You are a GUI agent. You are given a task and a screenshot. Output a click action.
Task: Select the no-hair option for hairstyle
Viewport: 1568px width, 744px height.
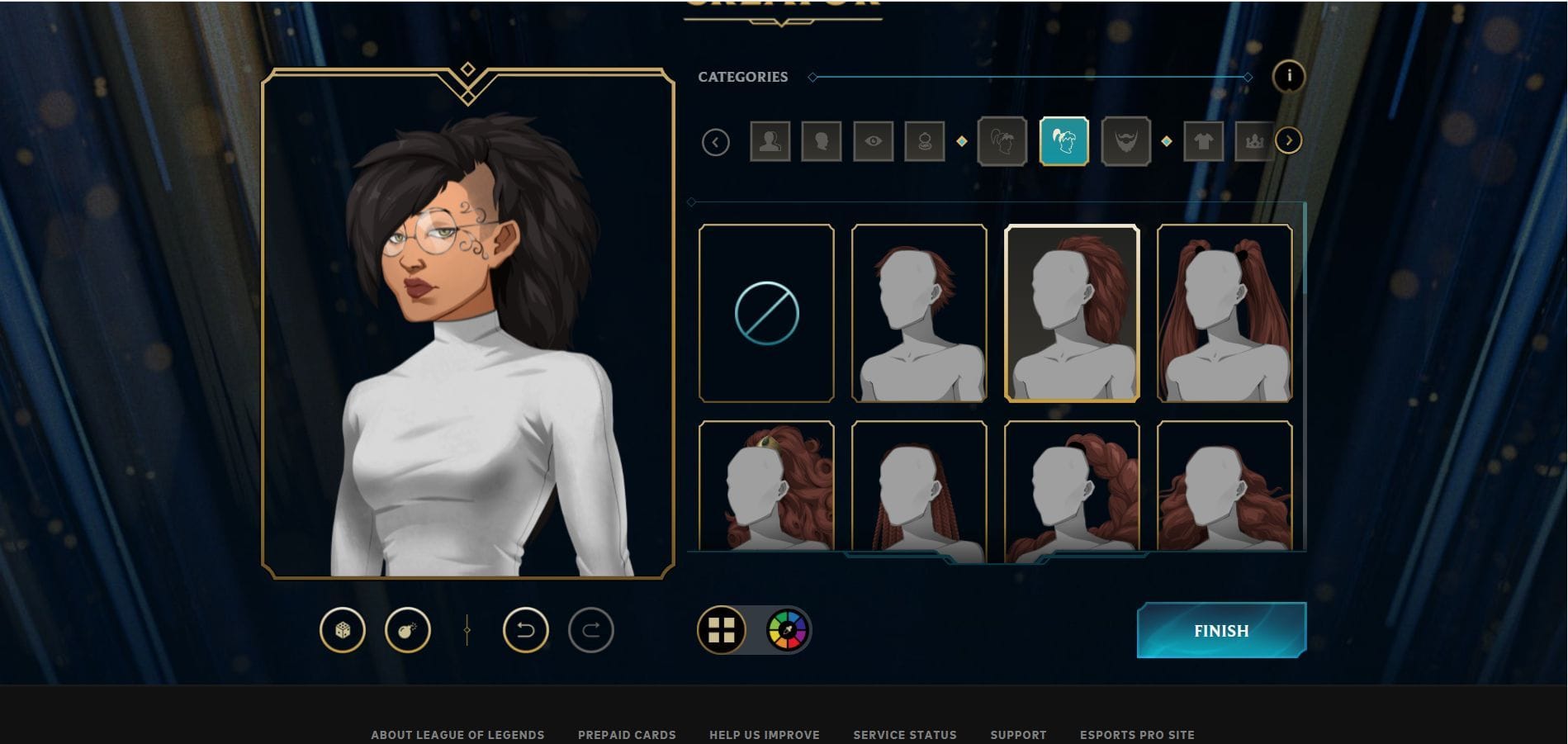click(x=767, y=311)
